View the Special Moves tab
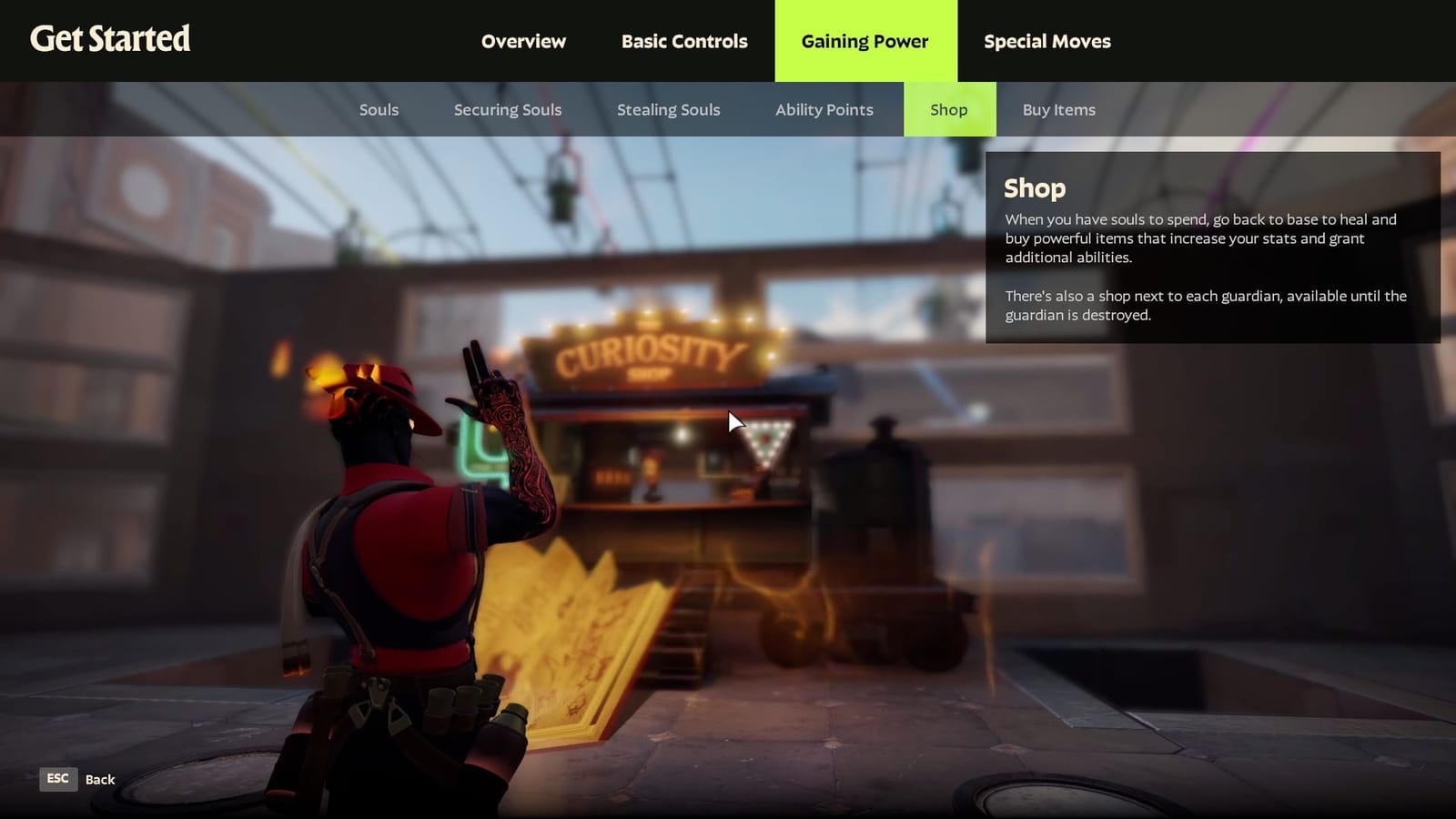 coord(1046,41)
